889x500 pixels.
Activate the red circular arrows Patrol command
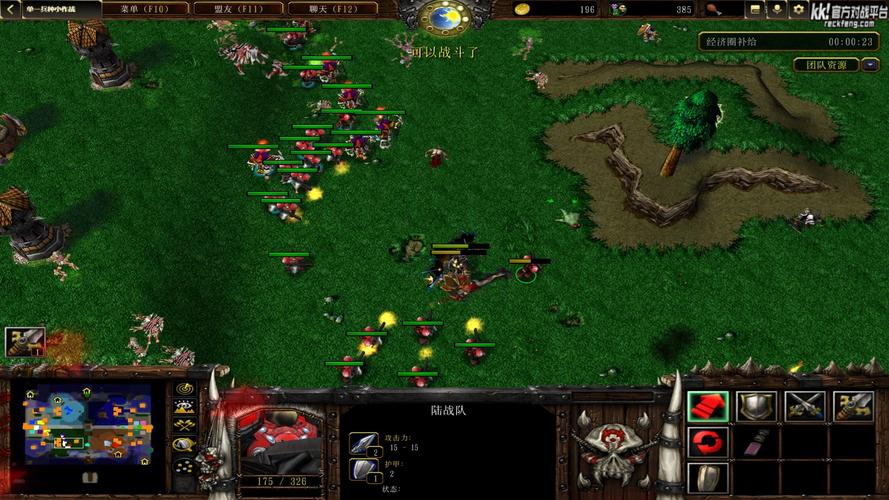pyautogui.click(x=707, y=441)
